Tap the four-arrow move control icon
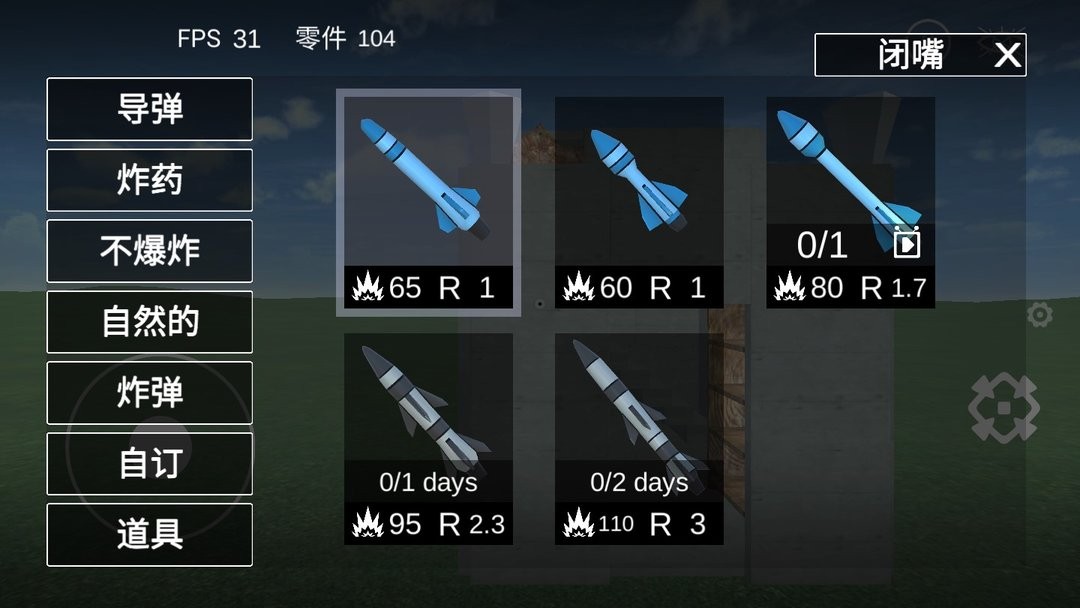The width and height of the screenshot is (1080, 608). click(1003, 408)
